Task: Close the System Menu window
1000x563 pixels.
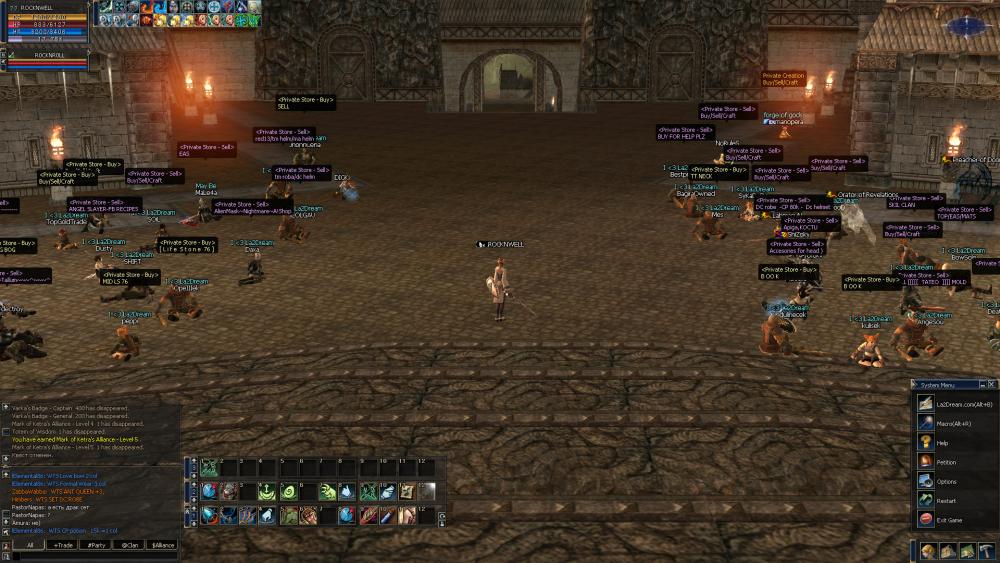Action: tap(993, 383)
